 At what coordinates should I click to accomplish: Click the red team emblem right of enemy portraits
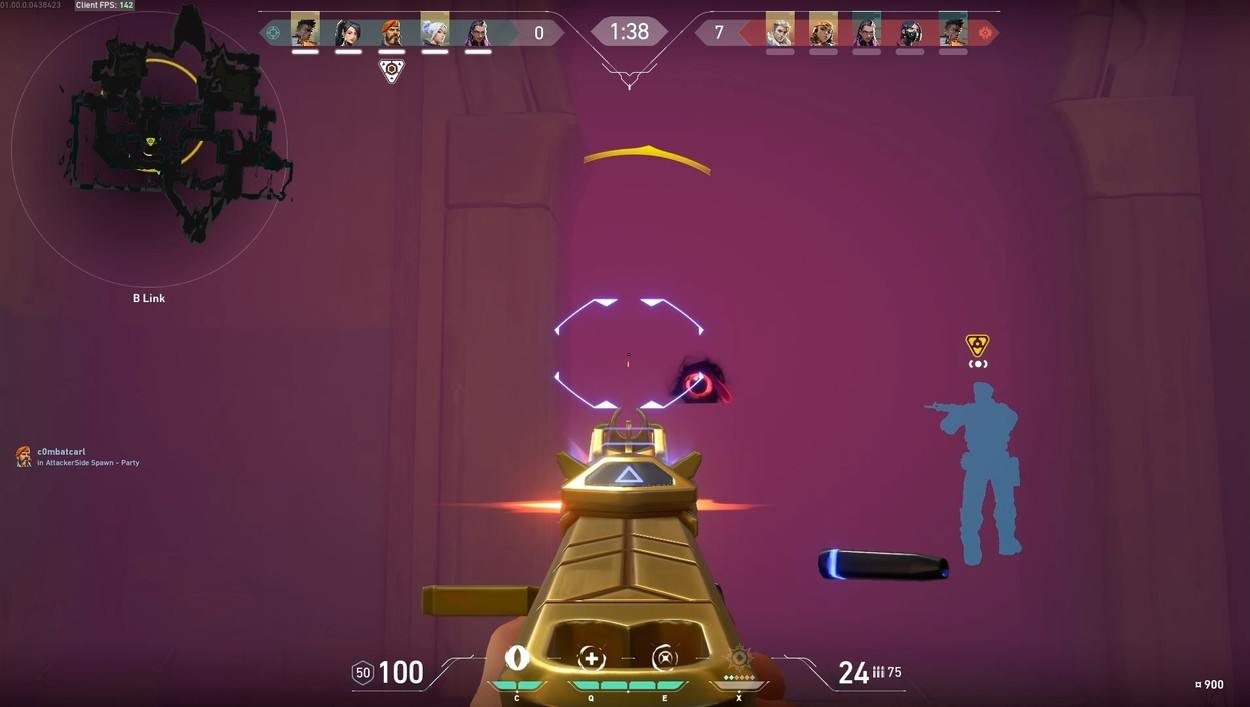985,32
